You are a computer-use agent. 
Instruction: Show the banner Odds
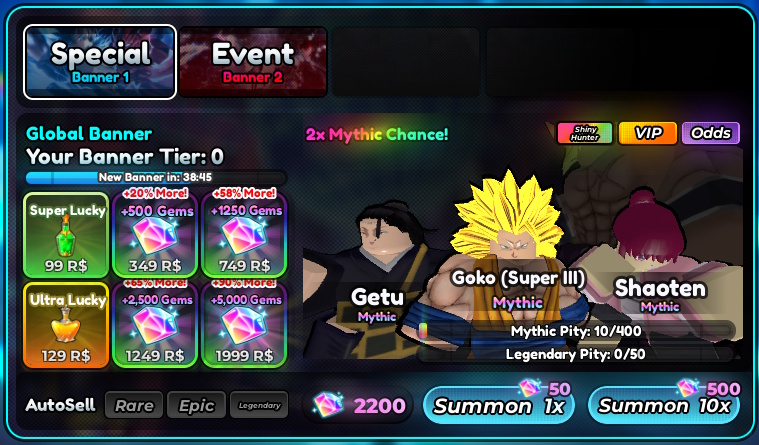pyautogui.click(x=710, y=133)
